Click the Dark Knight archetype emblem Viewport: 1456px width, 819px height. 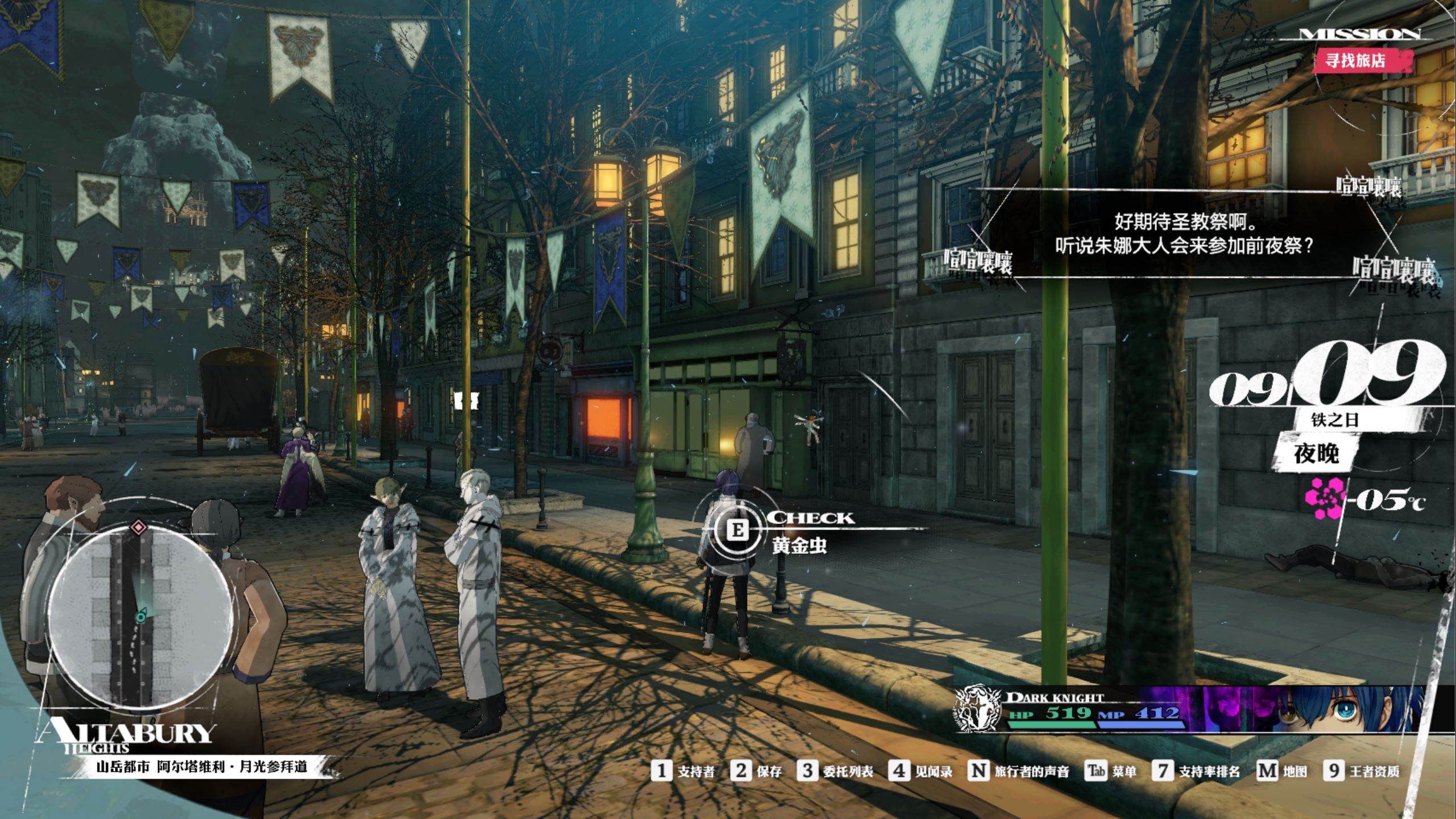[977, 709]
